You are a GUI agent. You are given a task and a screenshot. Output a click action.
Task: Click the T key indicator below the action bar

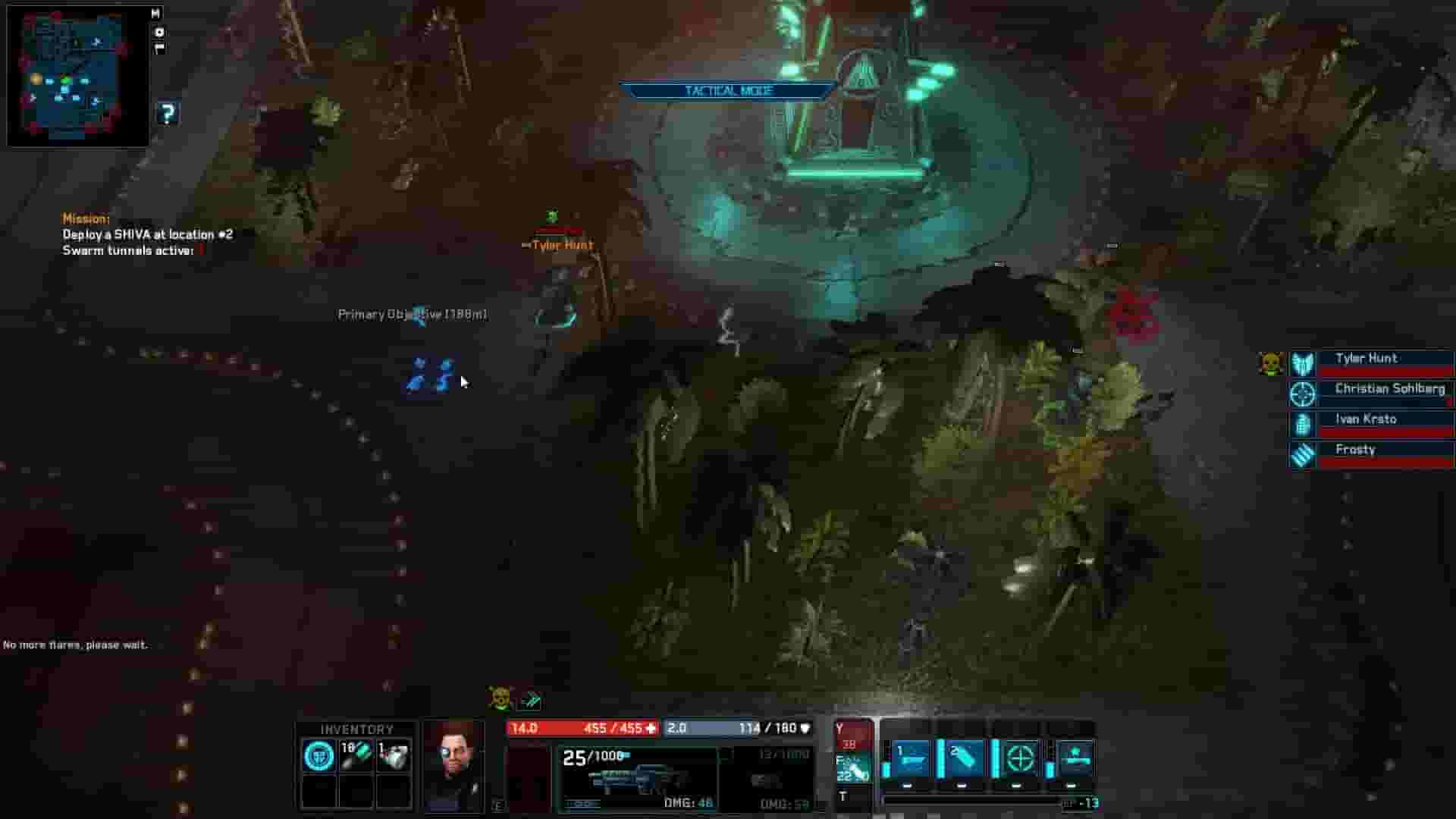point(843,796)
